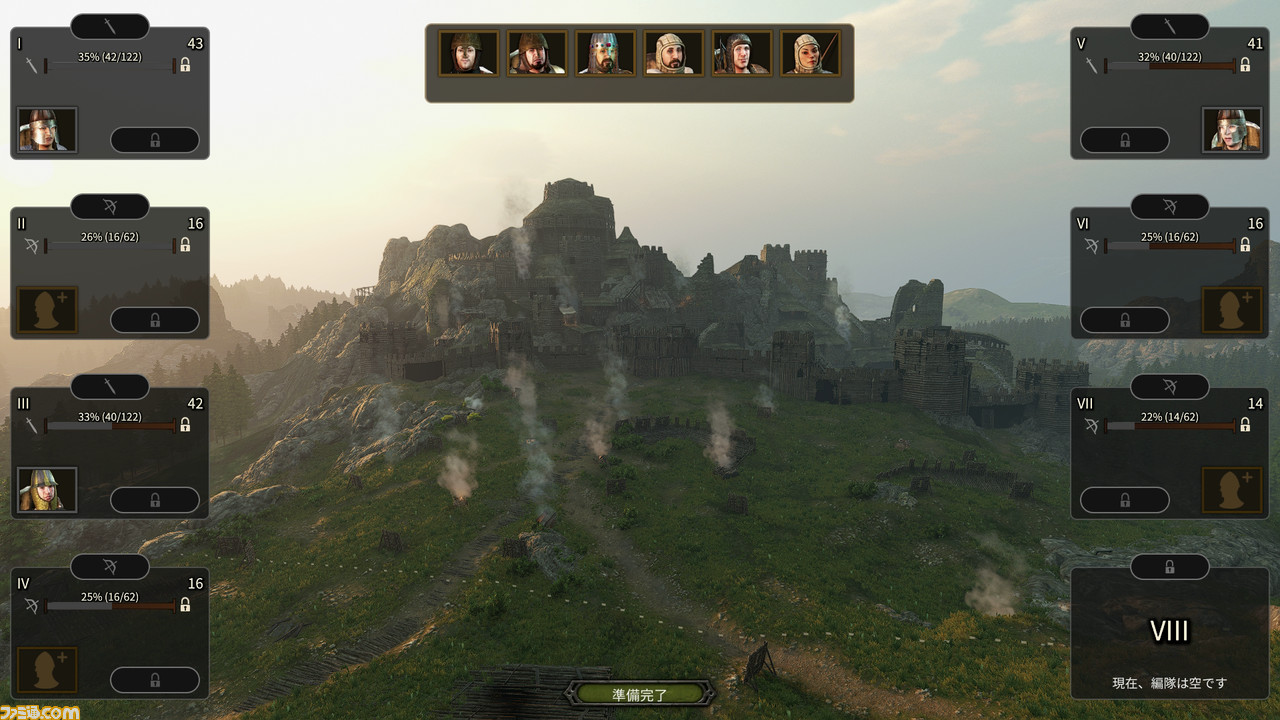Open the empty formation VIII class selector
This screenshot has width=1280, height=720.
point(1170,567)
